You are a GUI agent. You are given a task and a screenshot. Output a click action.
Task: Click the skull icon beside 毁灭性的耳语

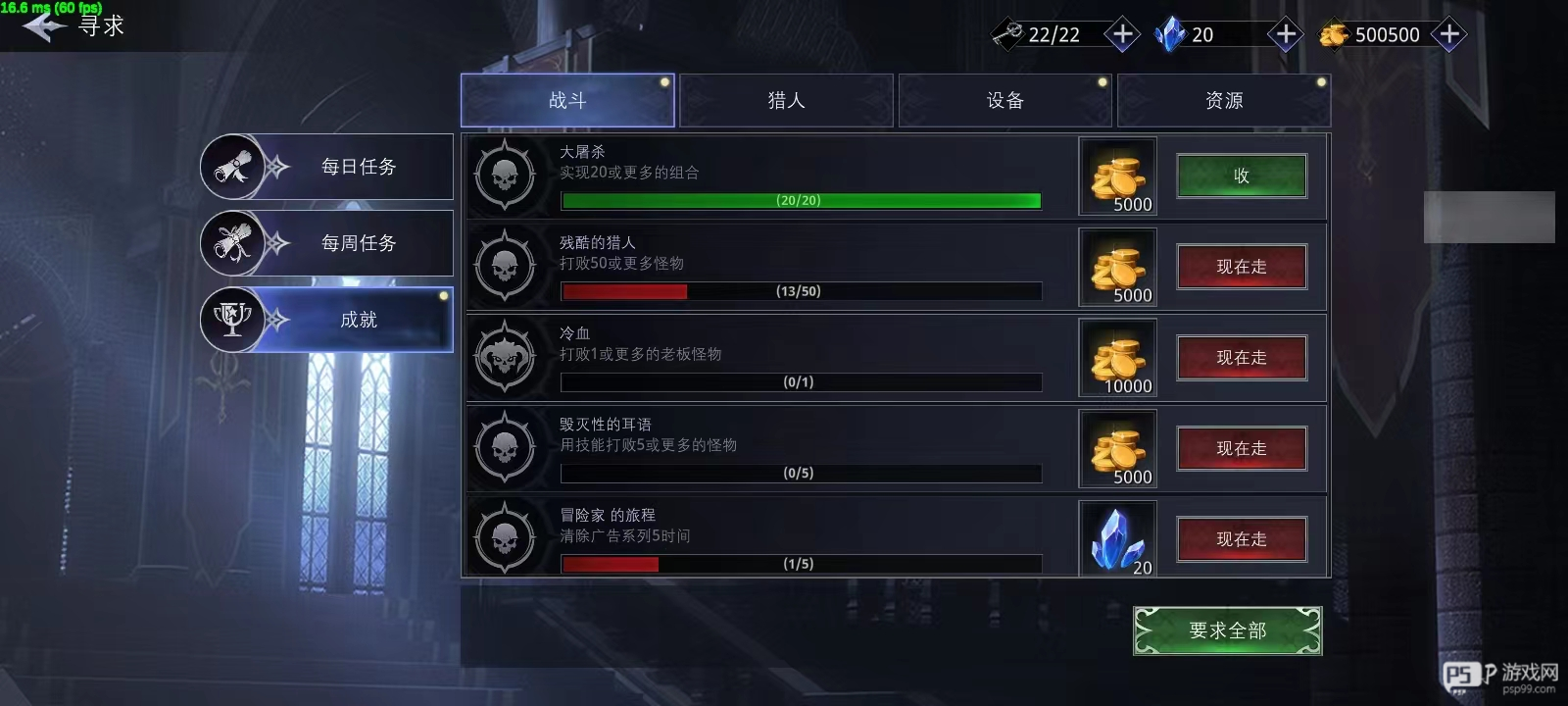(506, 448)
